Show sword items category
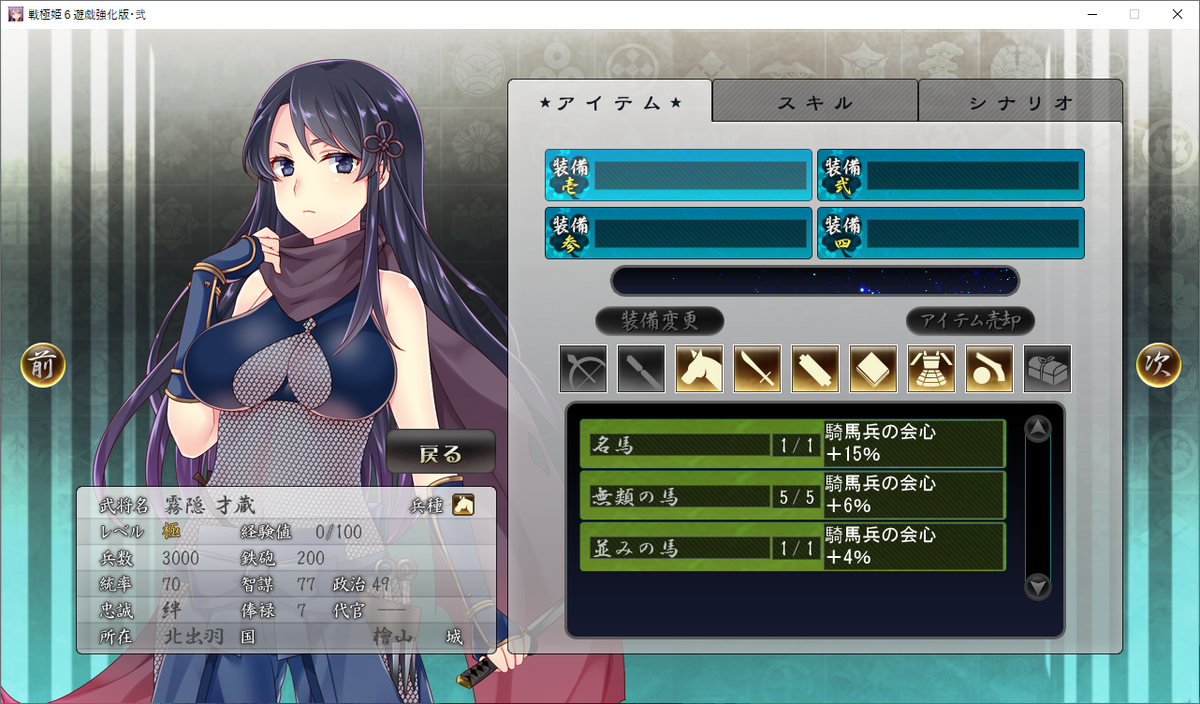The width and height of the screenshot is (1200, 704). 757,369
